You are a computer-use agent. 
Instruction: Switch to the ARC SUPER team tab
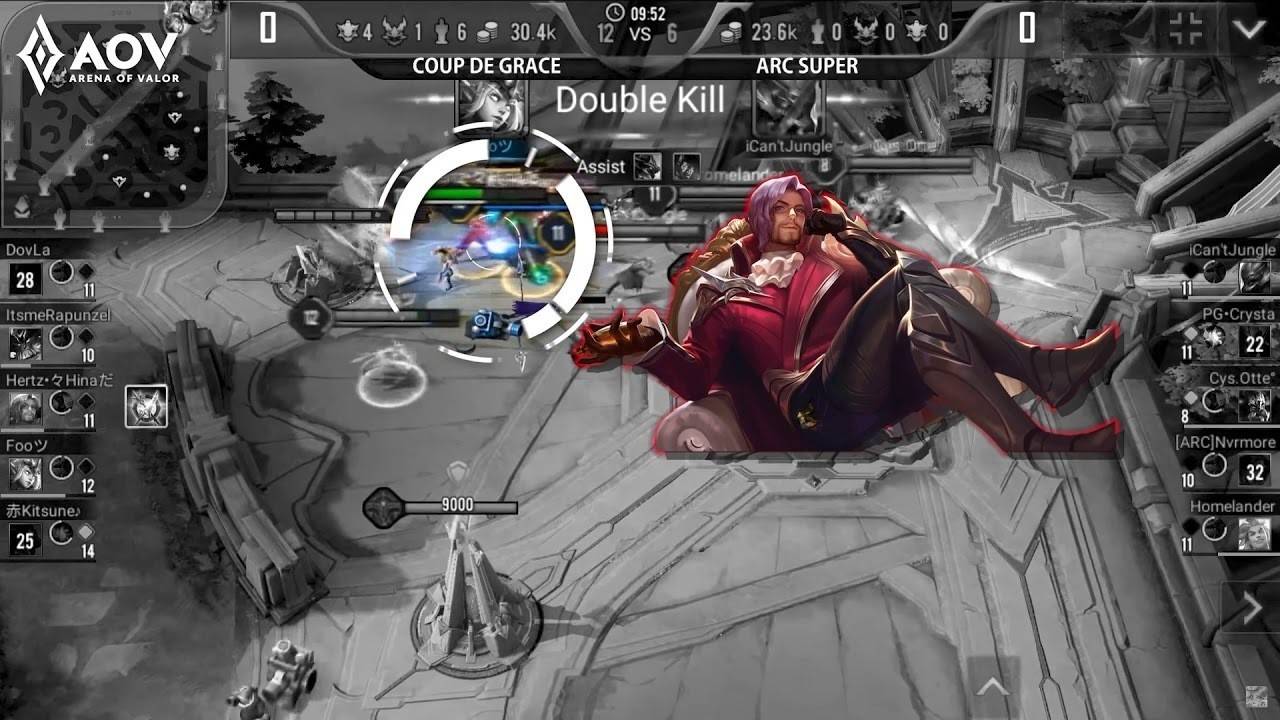pyautogui.click(x=806, y=66)
